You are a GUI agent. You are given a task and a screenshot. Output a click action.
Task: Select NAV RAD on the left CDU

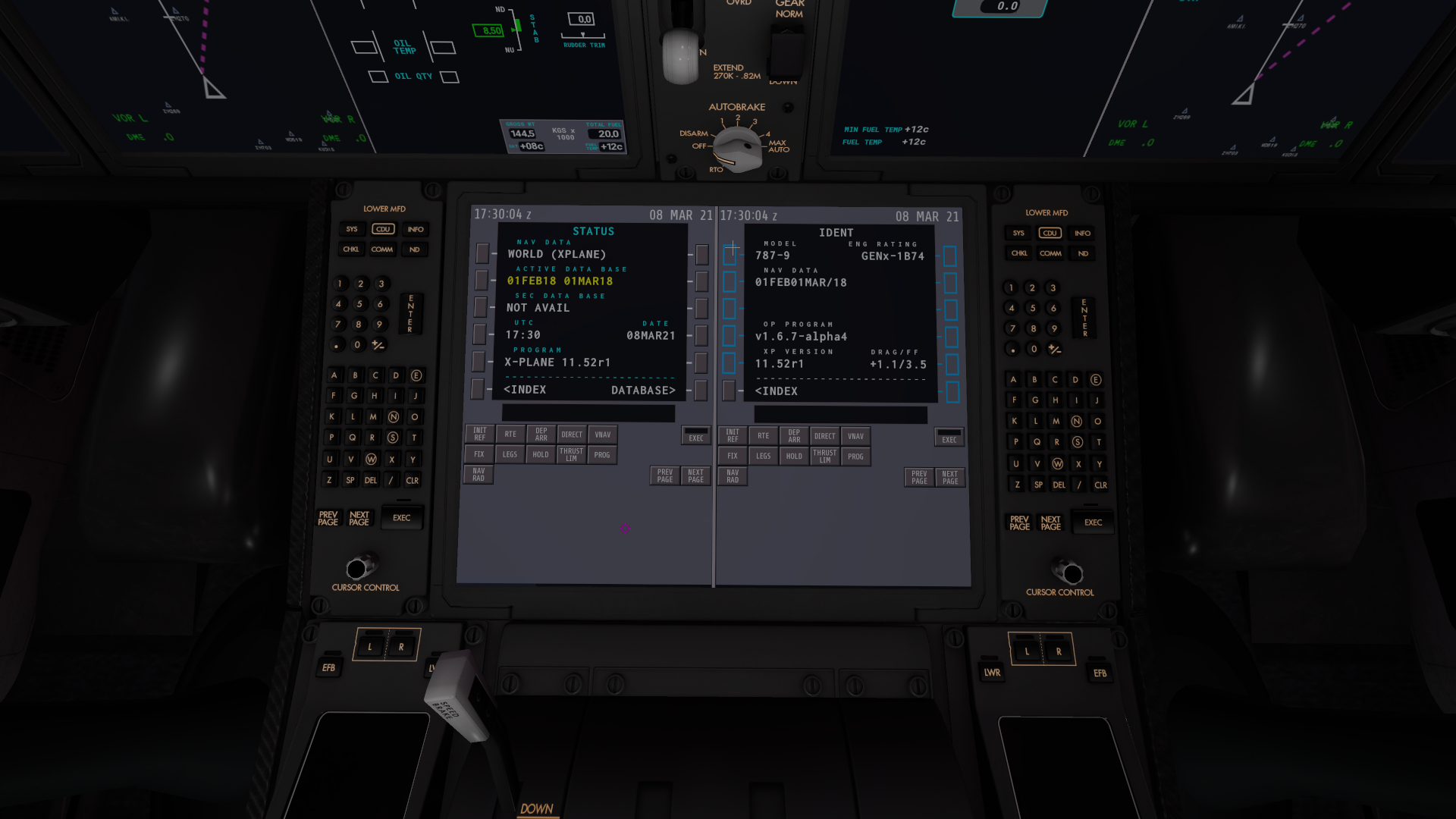coord(478,474)
